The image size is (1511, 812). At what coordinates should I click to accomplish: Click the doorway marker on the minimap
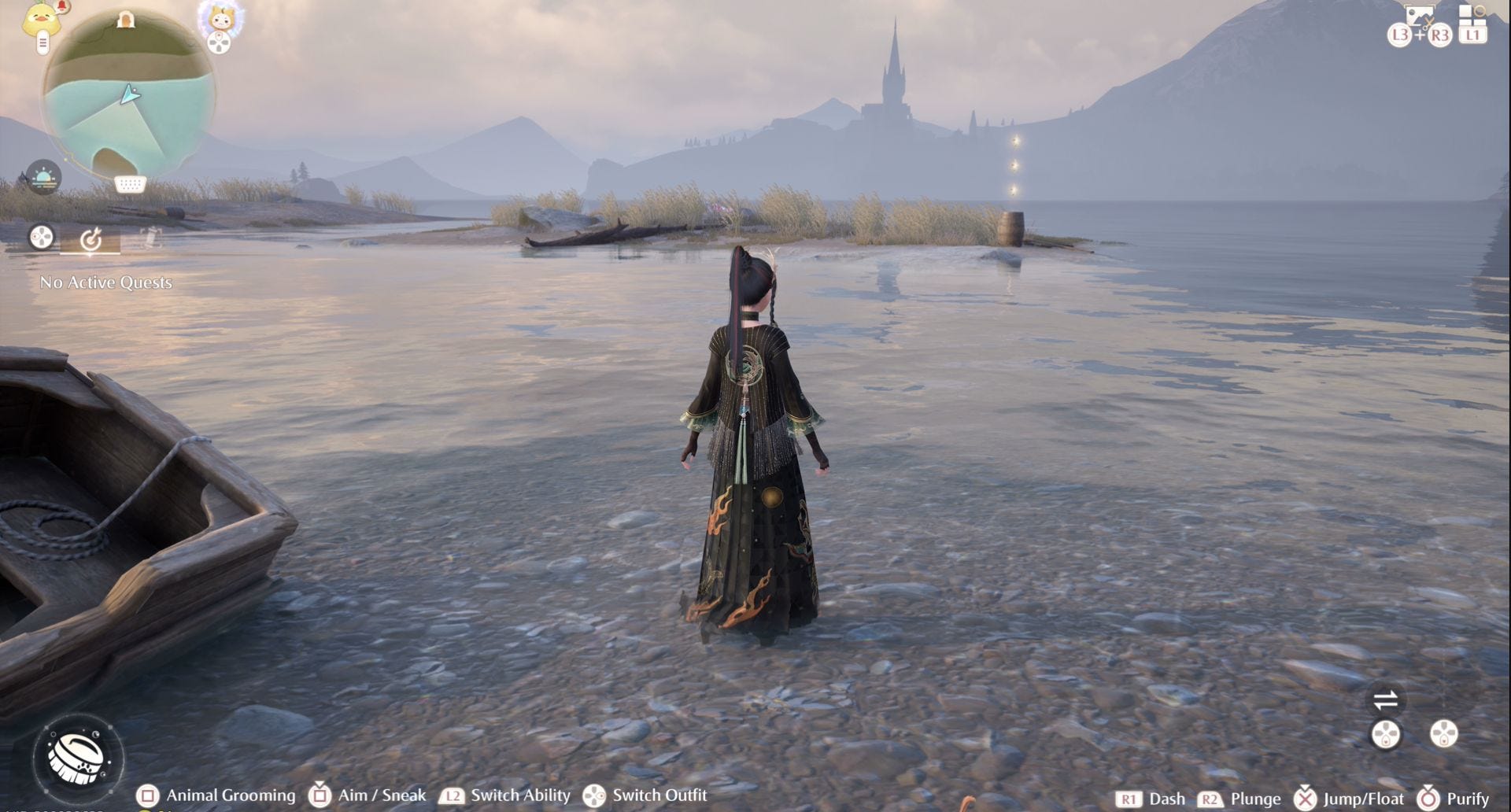coord(126,20)
